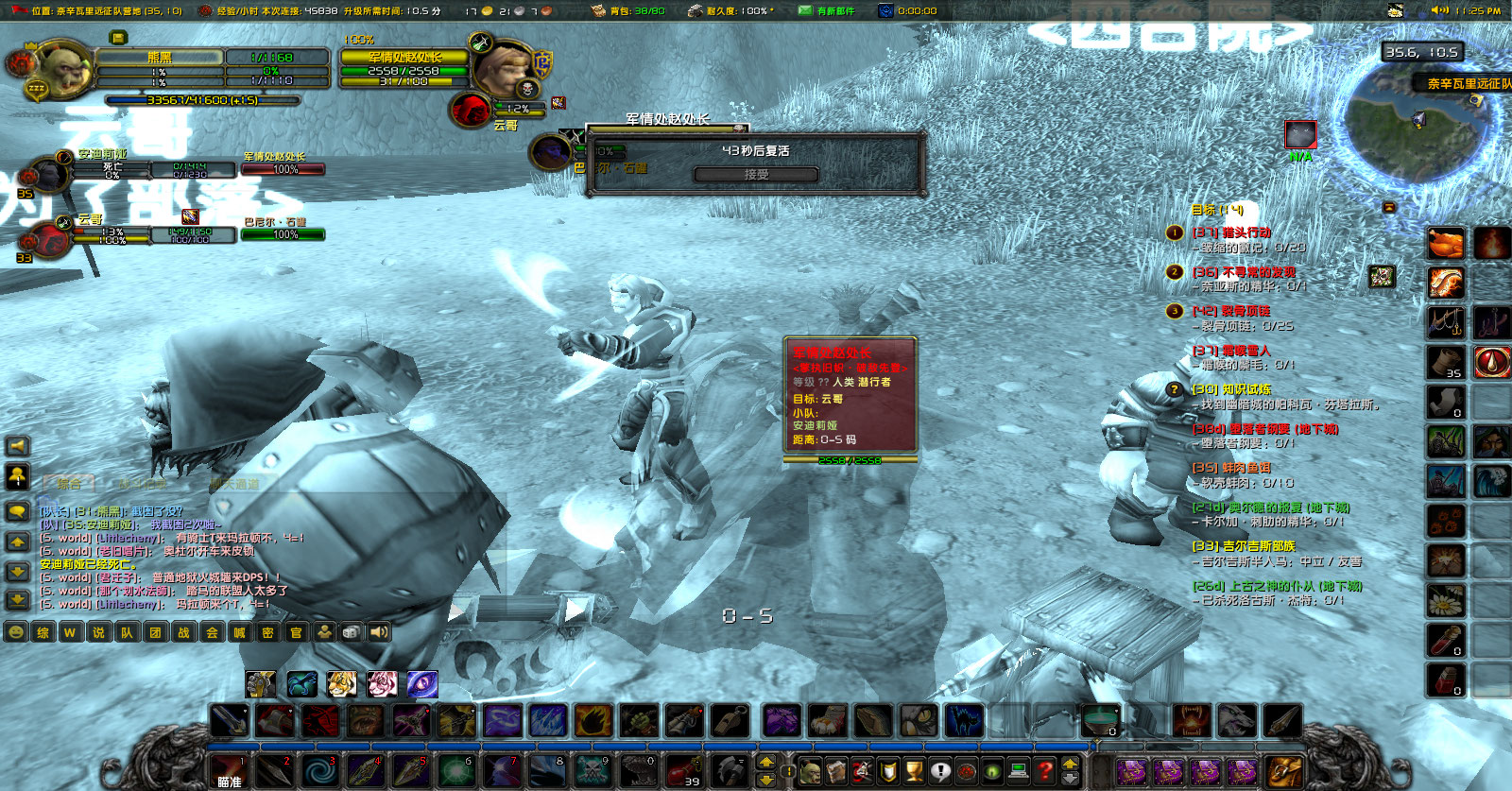Image resolution: width=1512 pixels, height=791 pixels.
Task: Open the rightmost backpack bag icon
Action: pyautogui.click(x=1283, y=770)
